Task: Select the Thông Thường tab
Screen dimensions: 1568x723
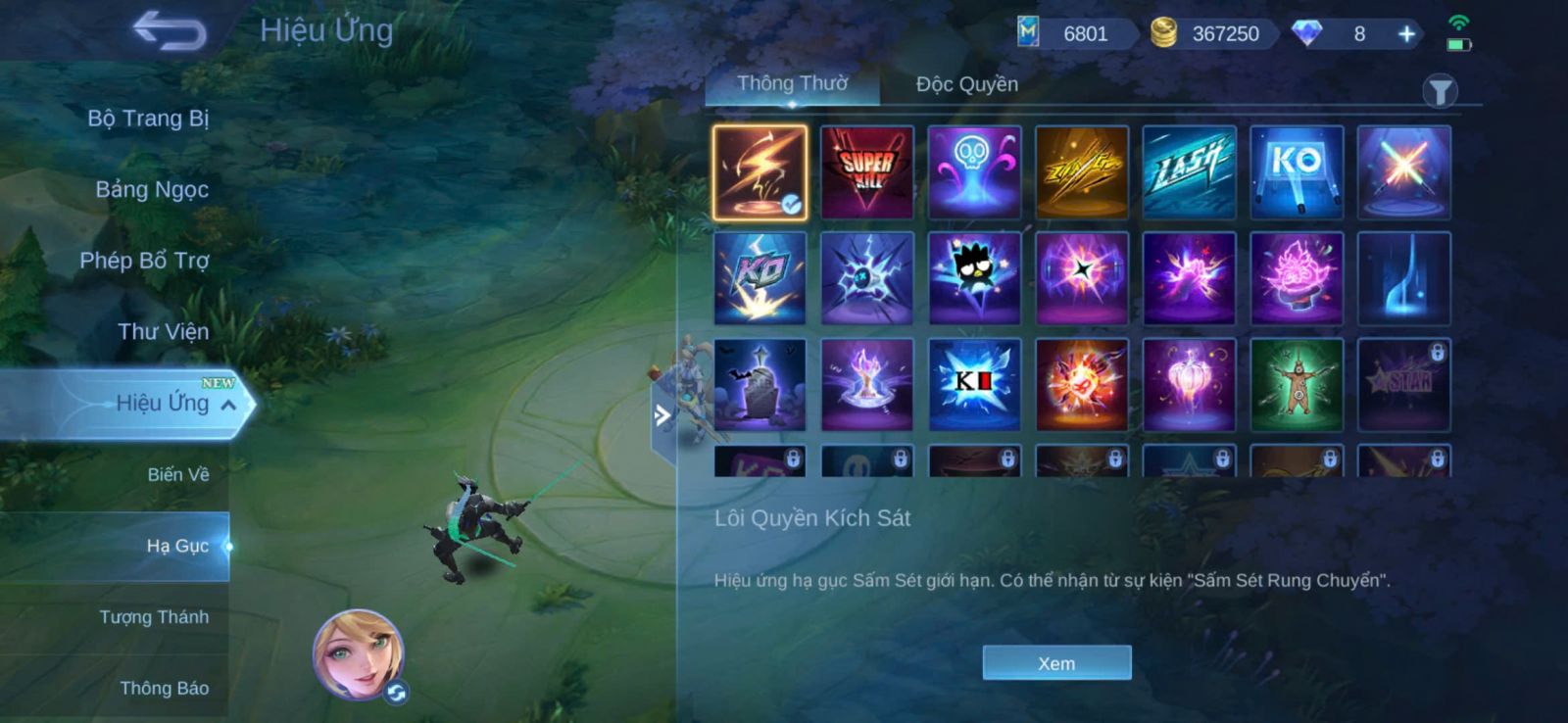Action: 792,84
